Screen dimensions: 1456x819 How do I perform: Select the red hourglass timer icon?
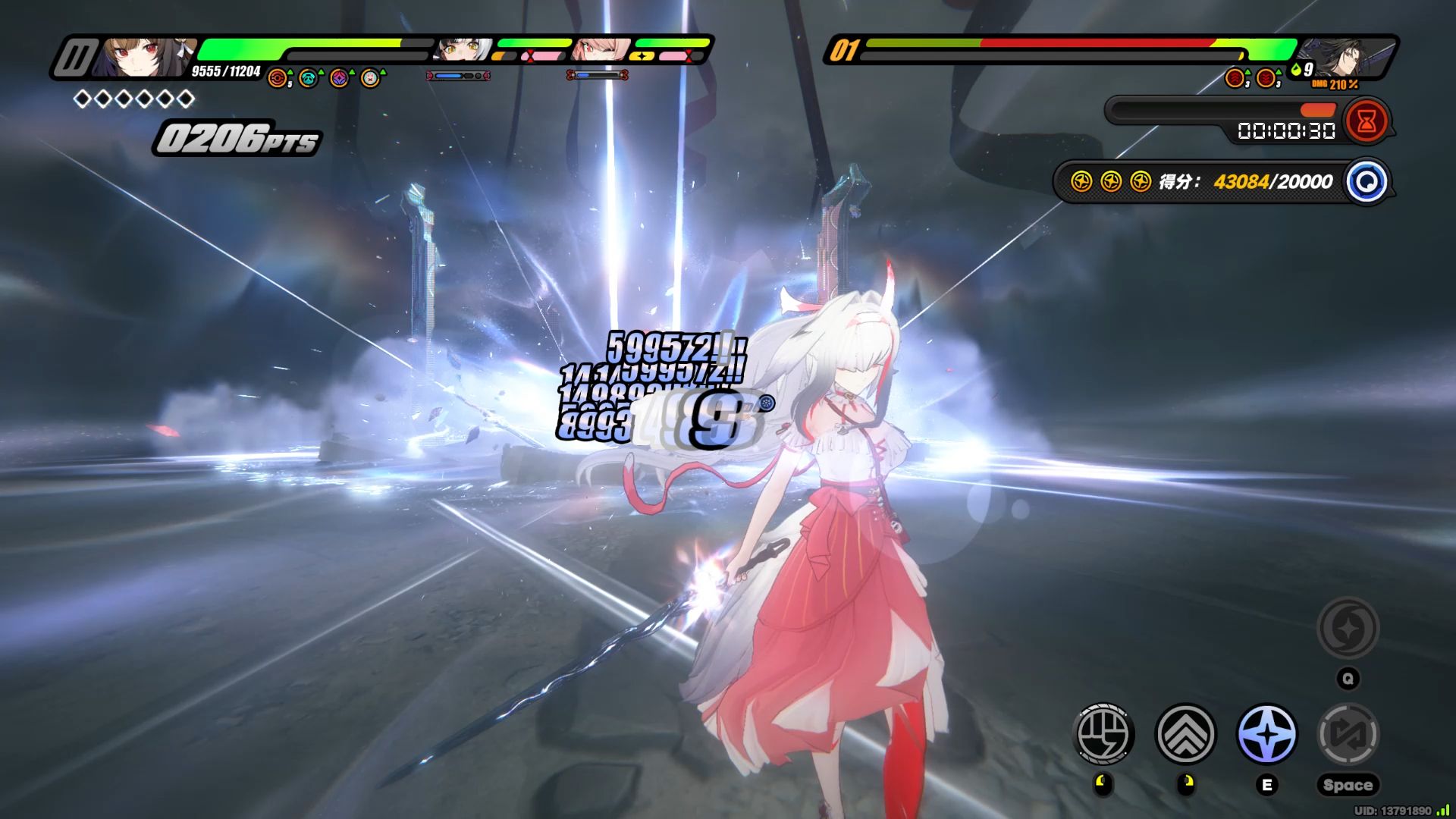(1367, 121)
